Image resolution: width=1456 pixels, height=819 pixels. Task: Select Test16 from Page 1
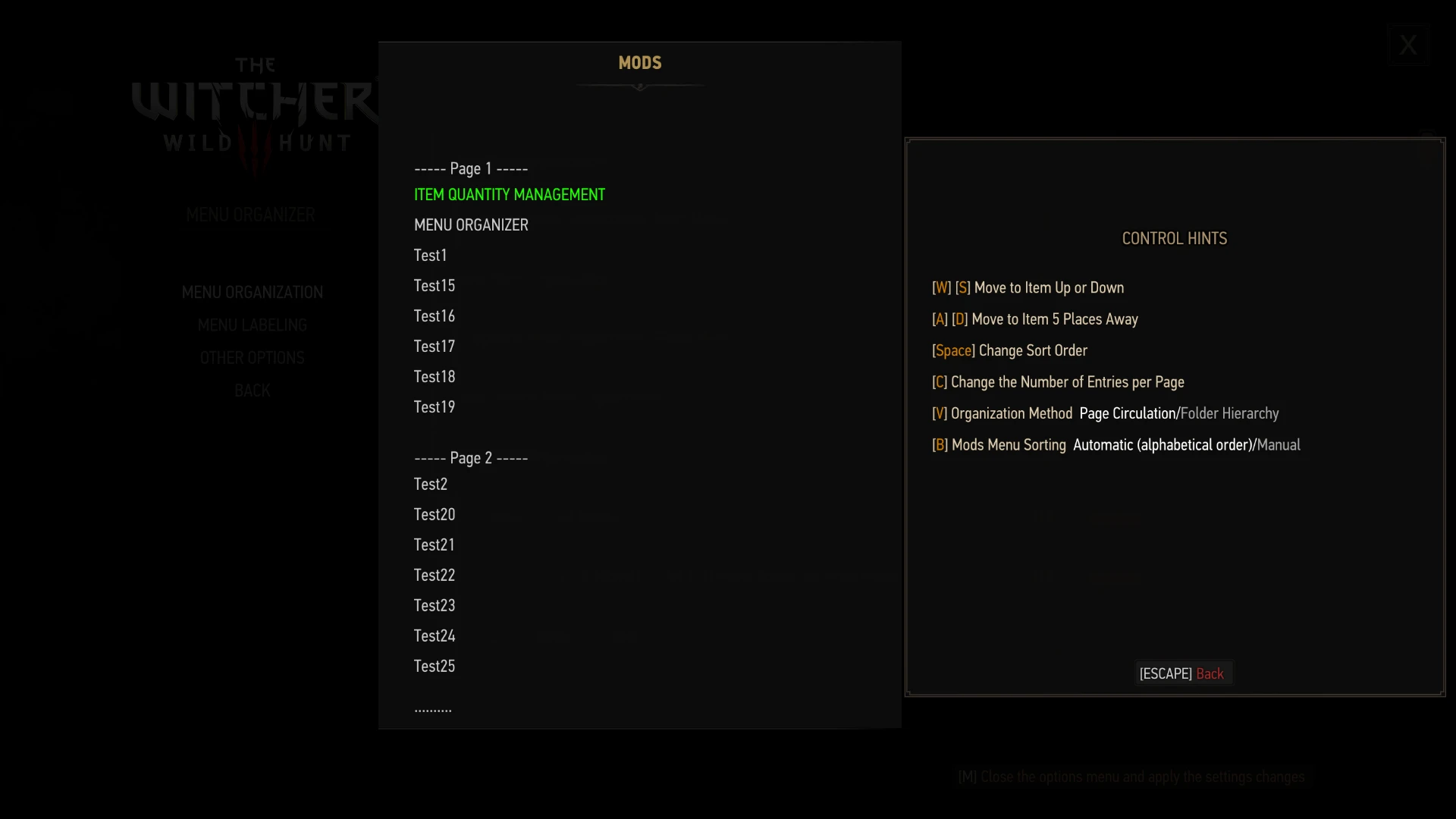[x=434, y=315]
